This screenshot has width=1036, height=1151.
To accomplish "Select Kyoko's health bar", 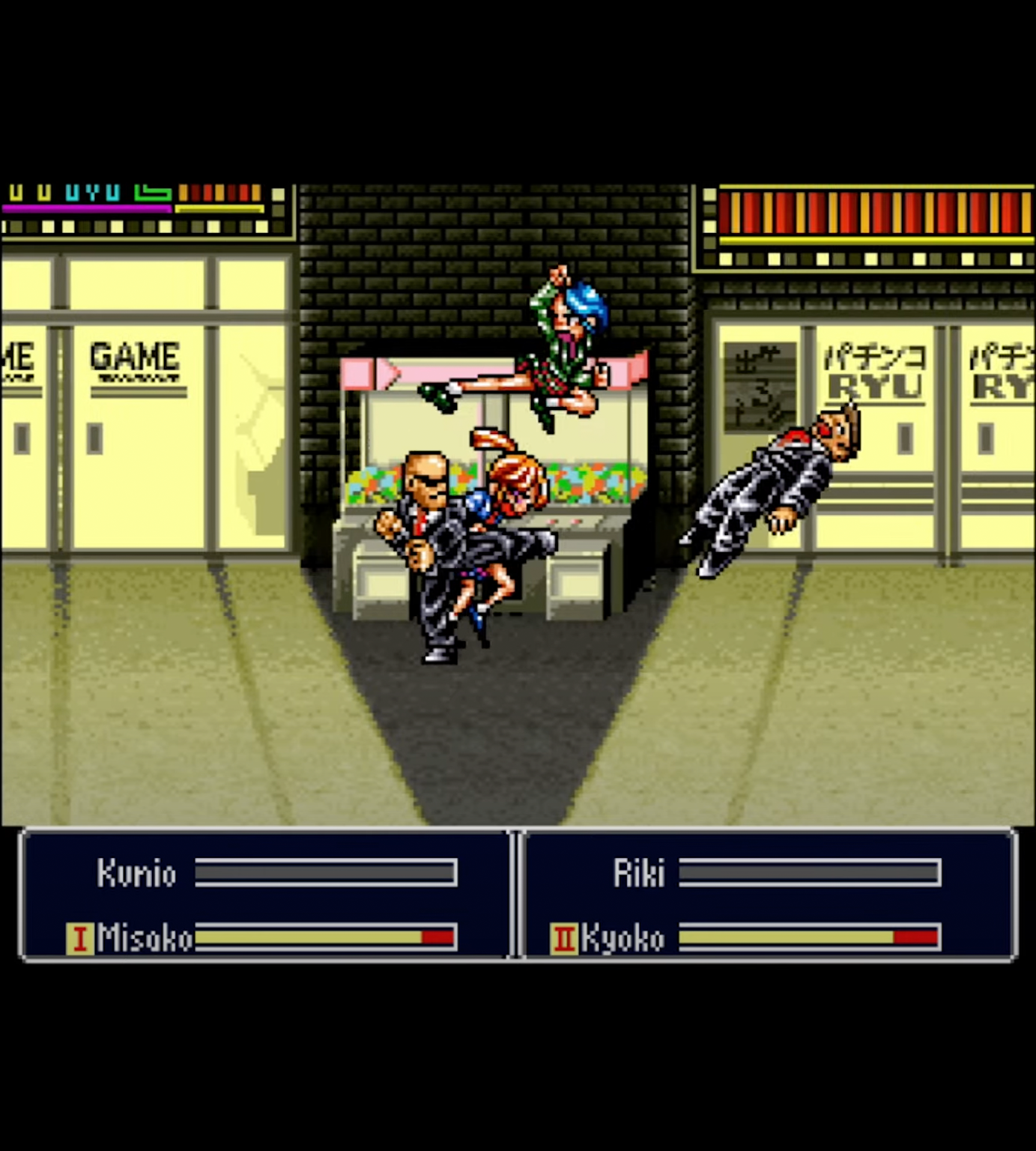I will coord(808,937).
